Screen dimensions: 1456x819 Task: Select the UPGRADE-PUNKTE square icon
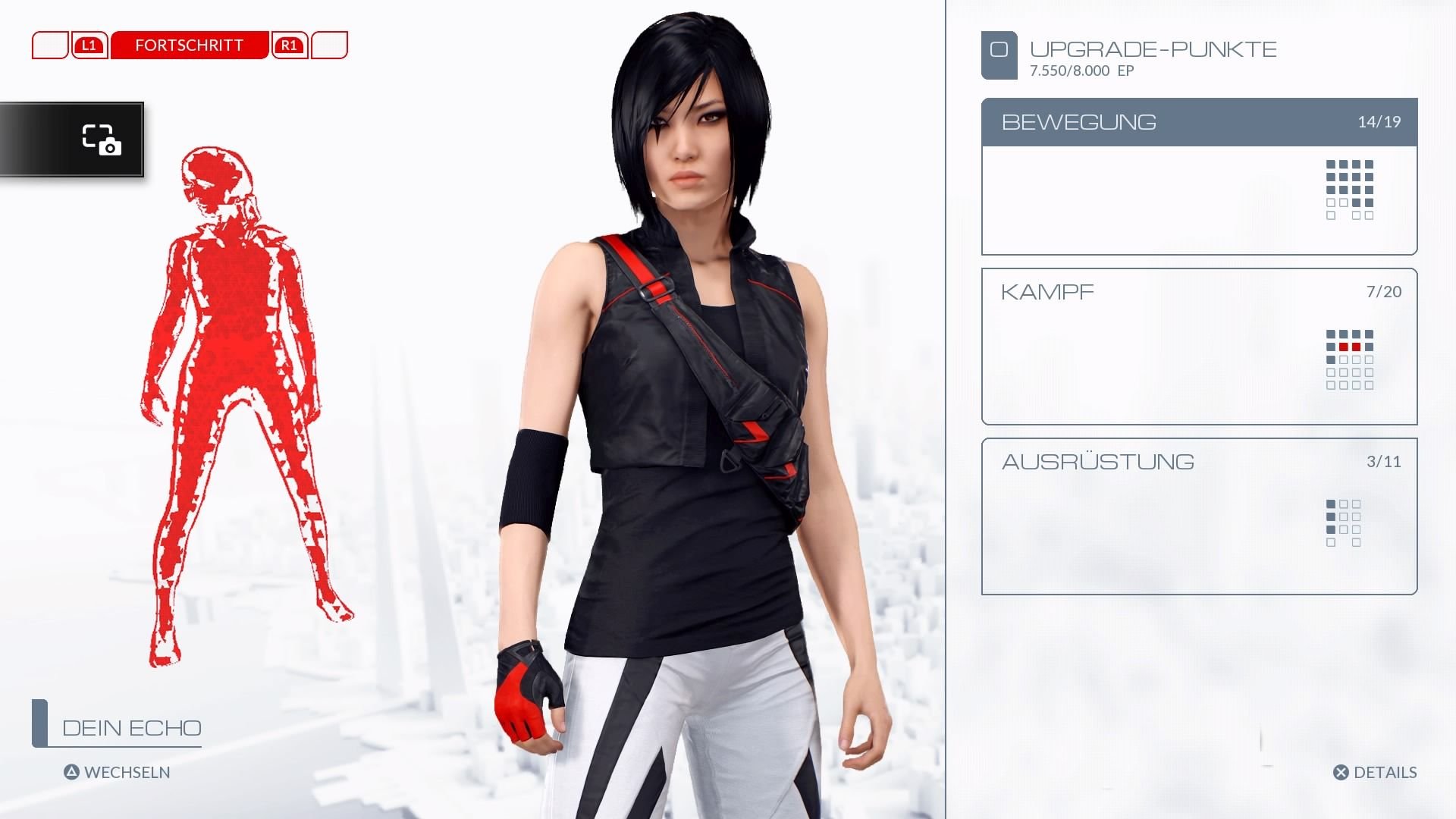(x=999, y=53)
